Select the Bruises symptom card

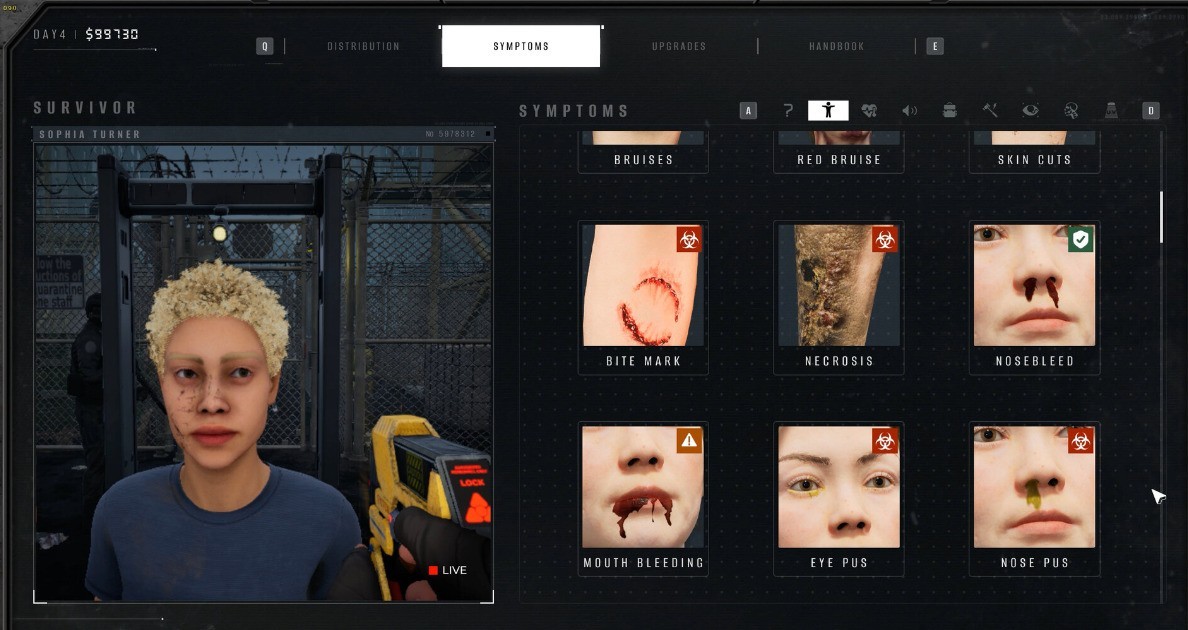[x=643, y=152]
